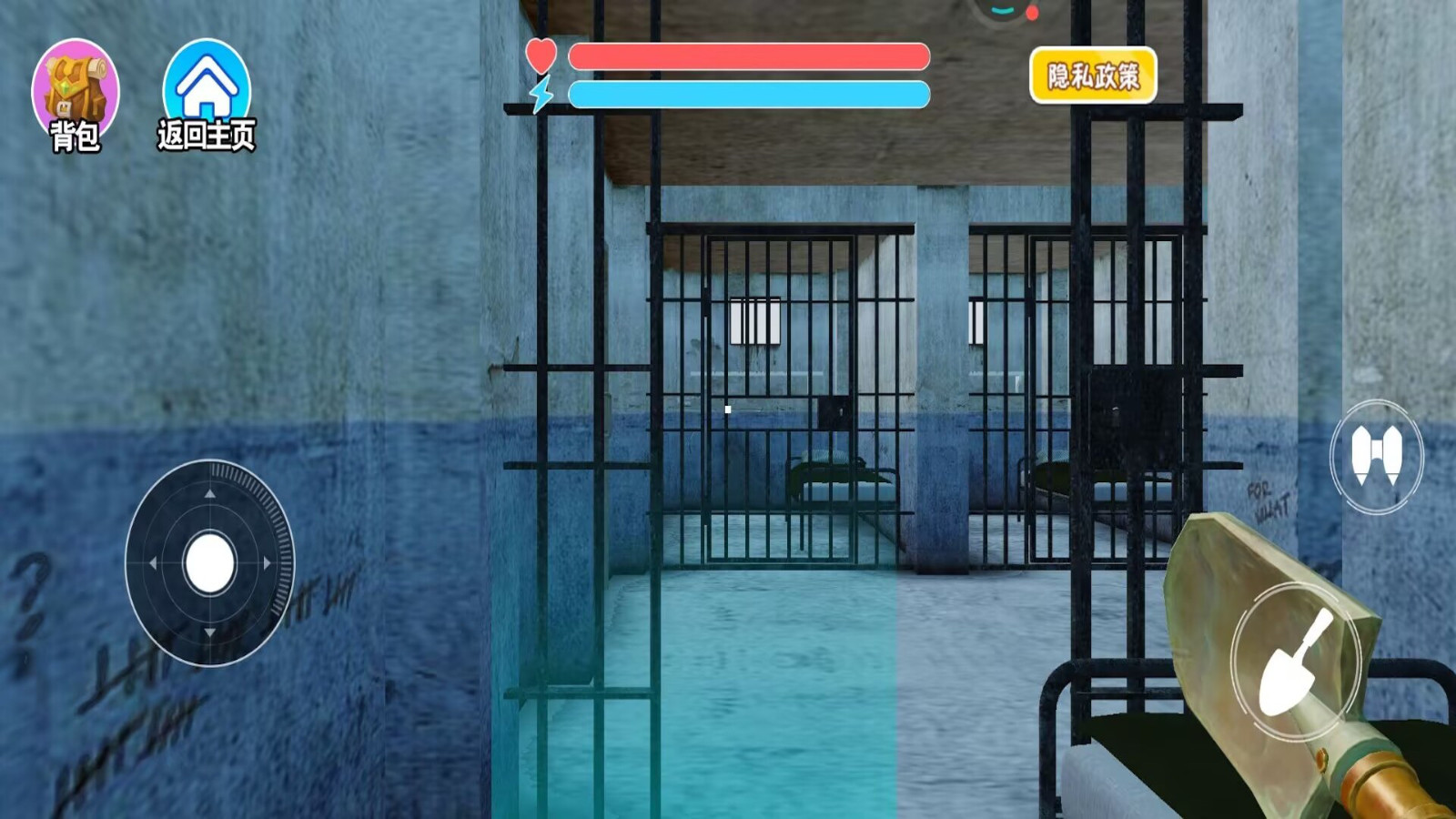This screenshot has width=1456, height=819.
Task: Click the lightning stamina icon
Action: 542,94
